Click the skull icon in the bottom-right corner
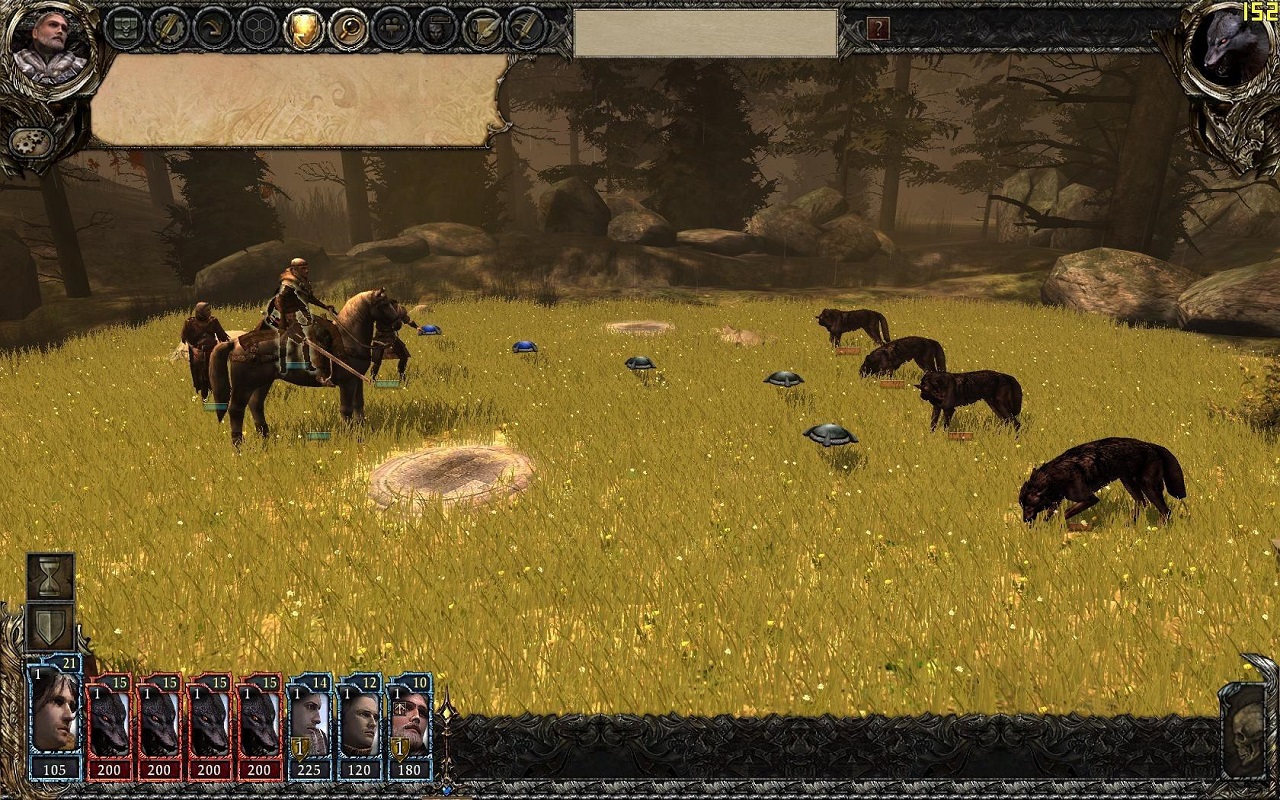Screen dimensions: 1280x800 [x=1245, y=728]
